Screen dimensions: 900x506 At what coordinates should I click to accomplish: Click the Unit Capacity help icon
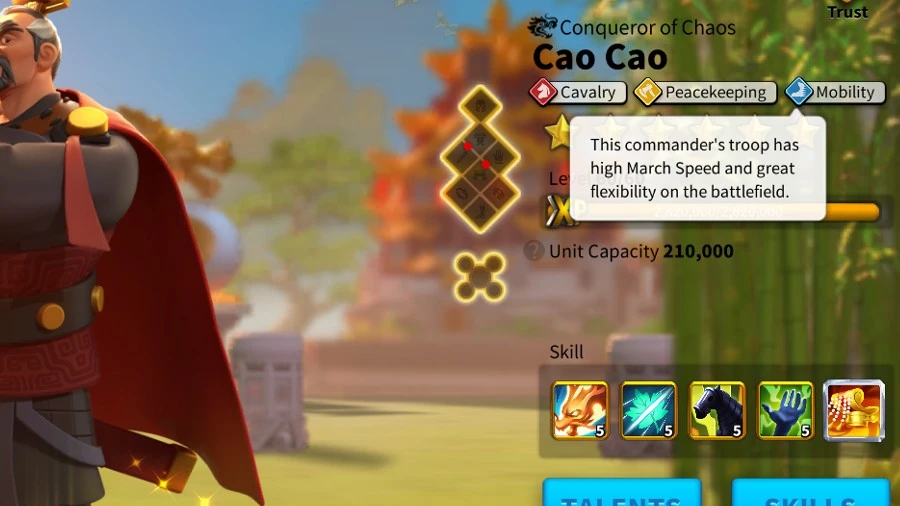[x=534, y=251]
